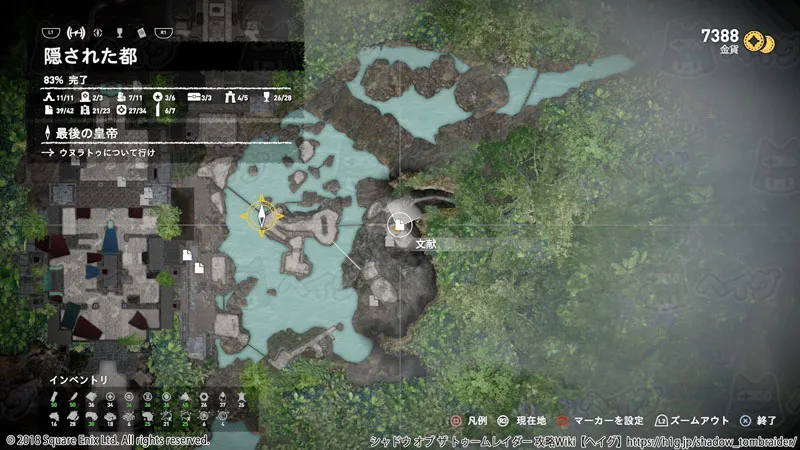Open the h1g.jp wiki link in watermark
800x450 pixels.
click(x=720, y=440)
